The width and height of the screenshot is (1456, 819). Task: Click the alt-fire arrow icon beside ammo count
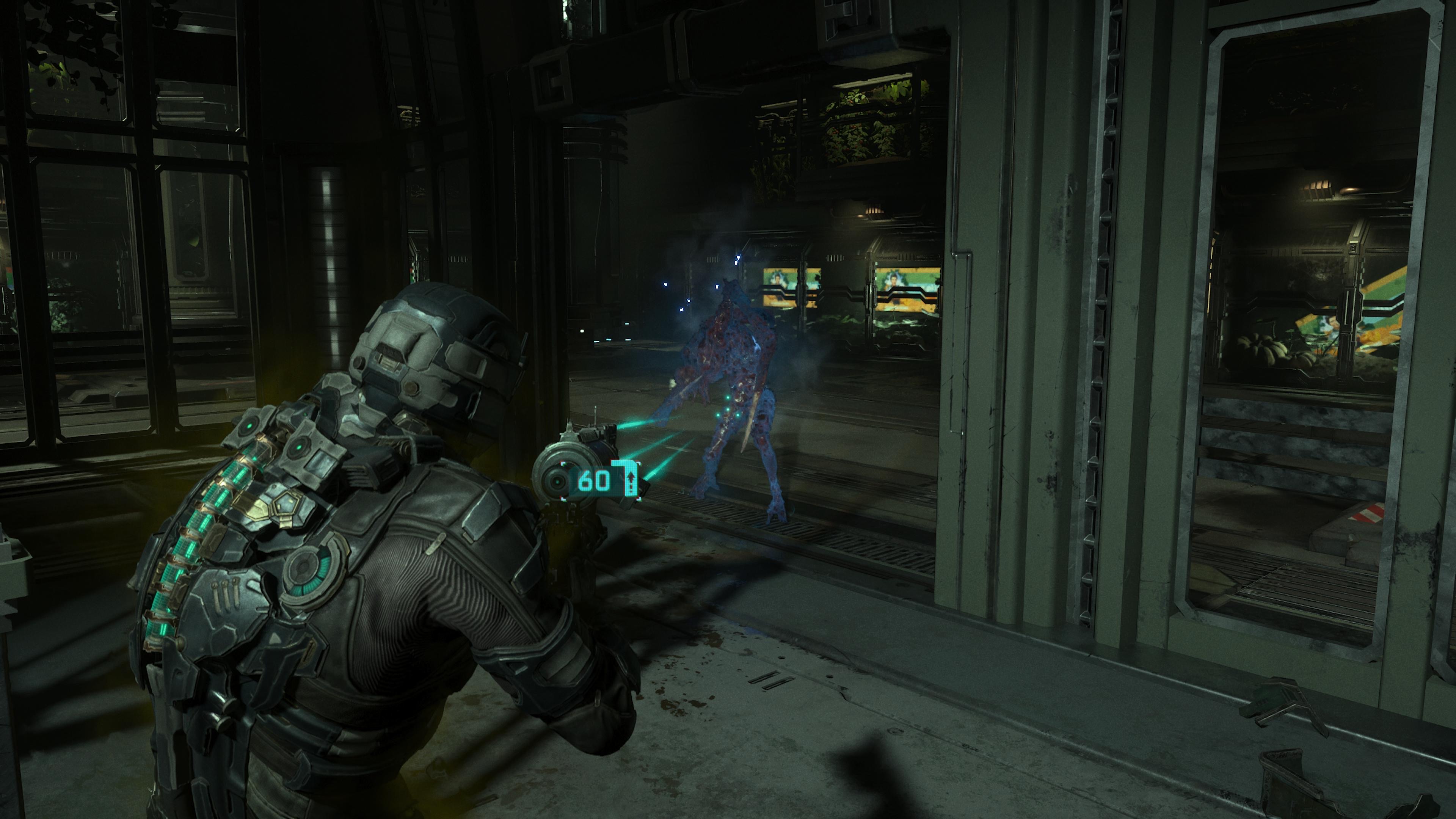tap(632, 481)
